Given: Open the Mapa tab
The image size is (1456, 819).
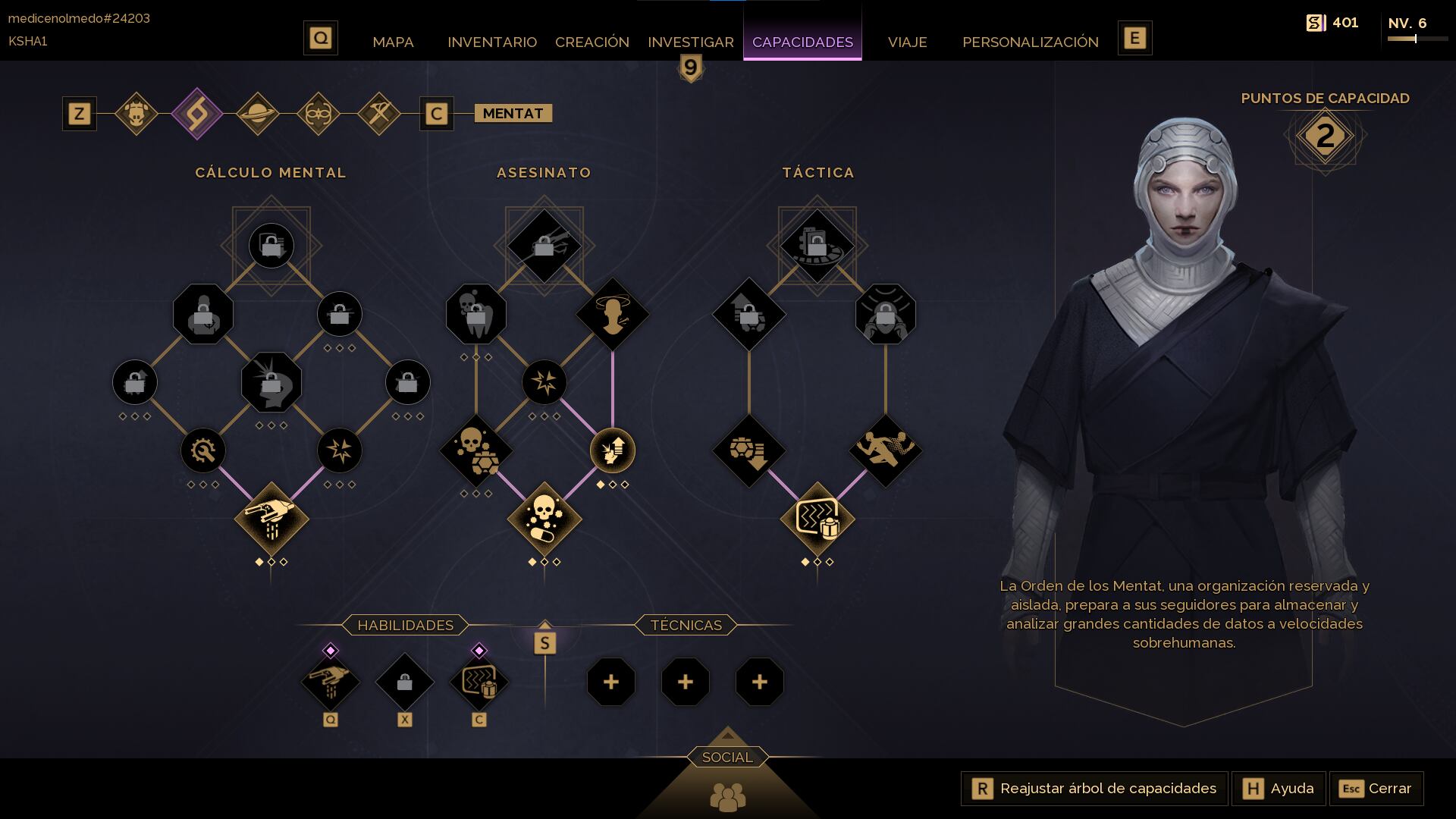Looking at the screenshot, I should pos(393,42).
